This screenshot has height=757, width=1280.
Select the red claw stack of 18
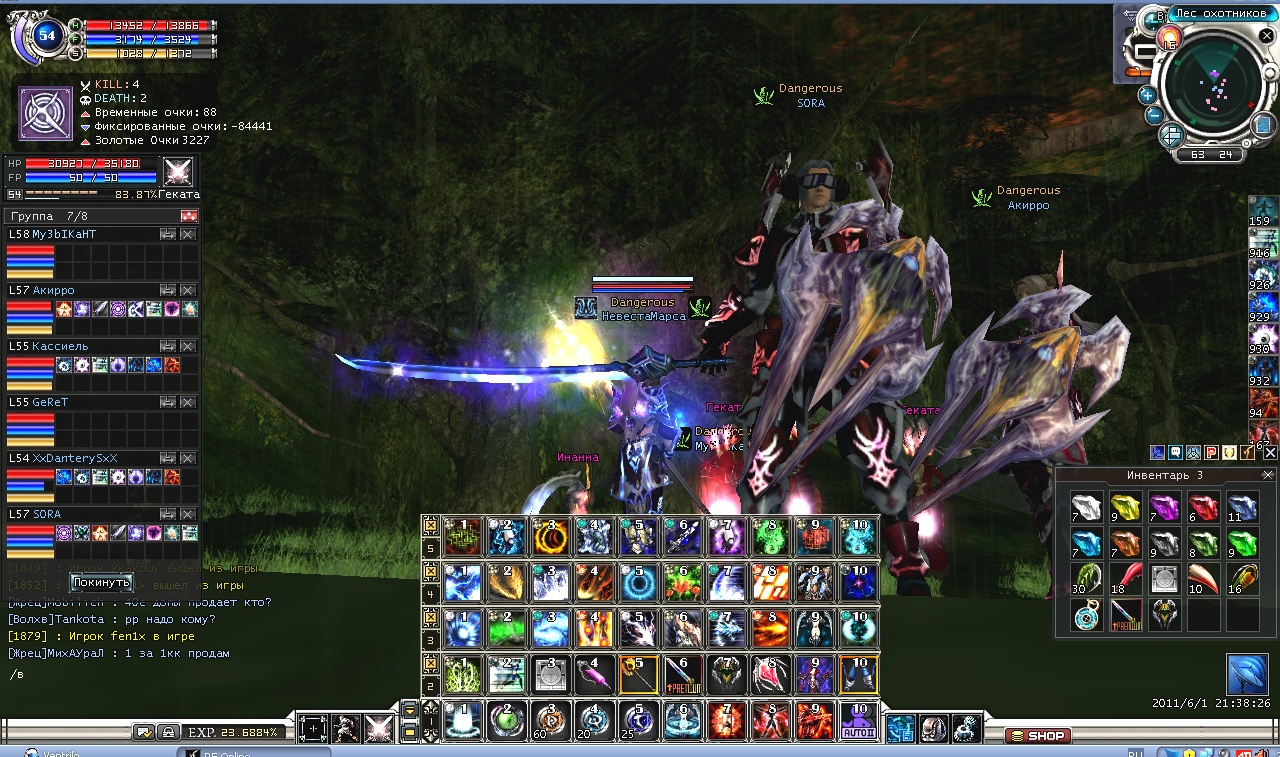[x=1125, y=579]
